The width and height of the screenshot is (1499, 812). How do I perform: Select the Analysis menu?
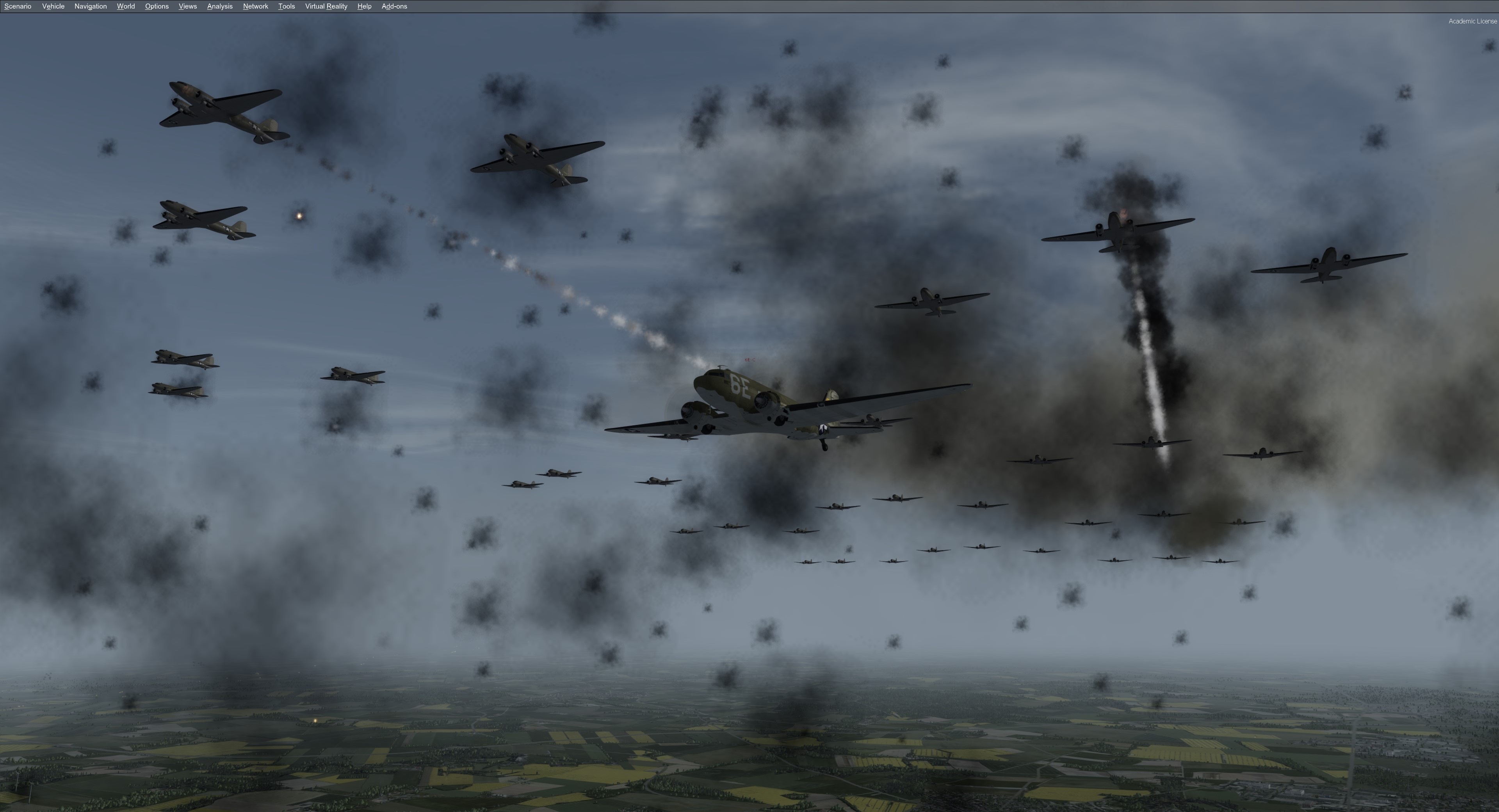[219, 6]
